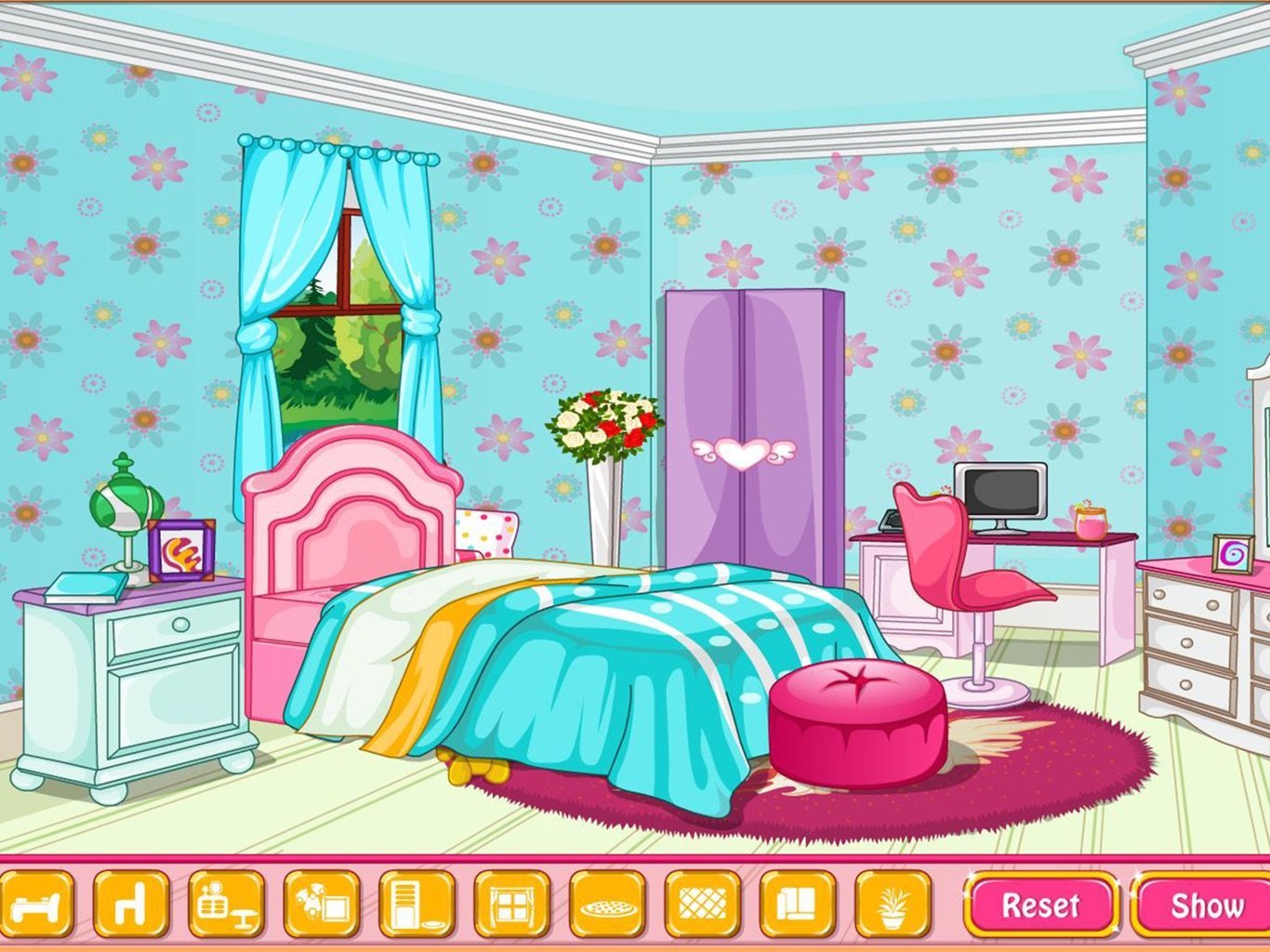Pick the lattice pattern category
1270x952 pixels.
[x=702, y=904]
